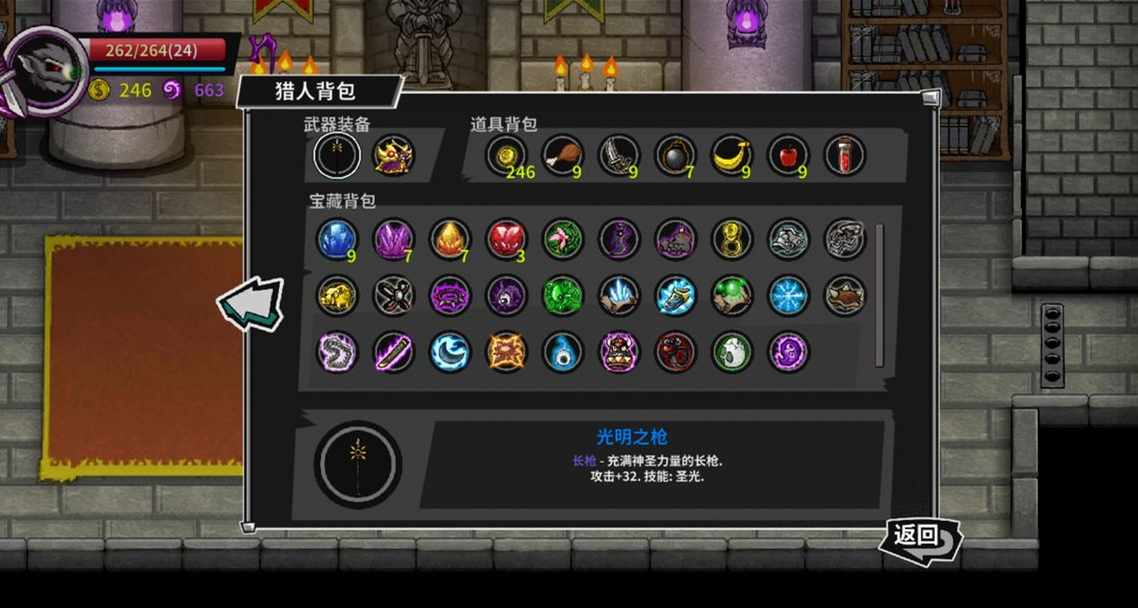Choose the banana item slot
The height and width of the screenshot is (608, 1138).
click(x=731, y=155)
